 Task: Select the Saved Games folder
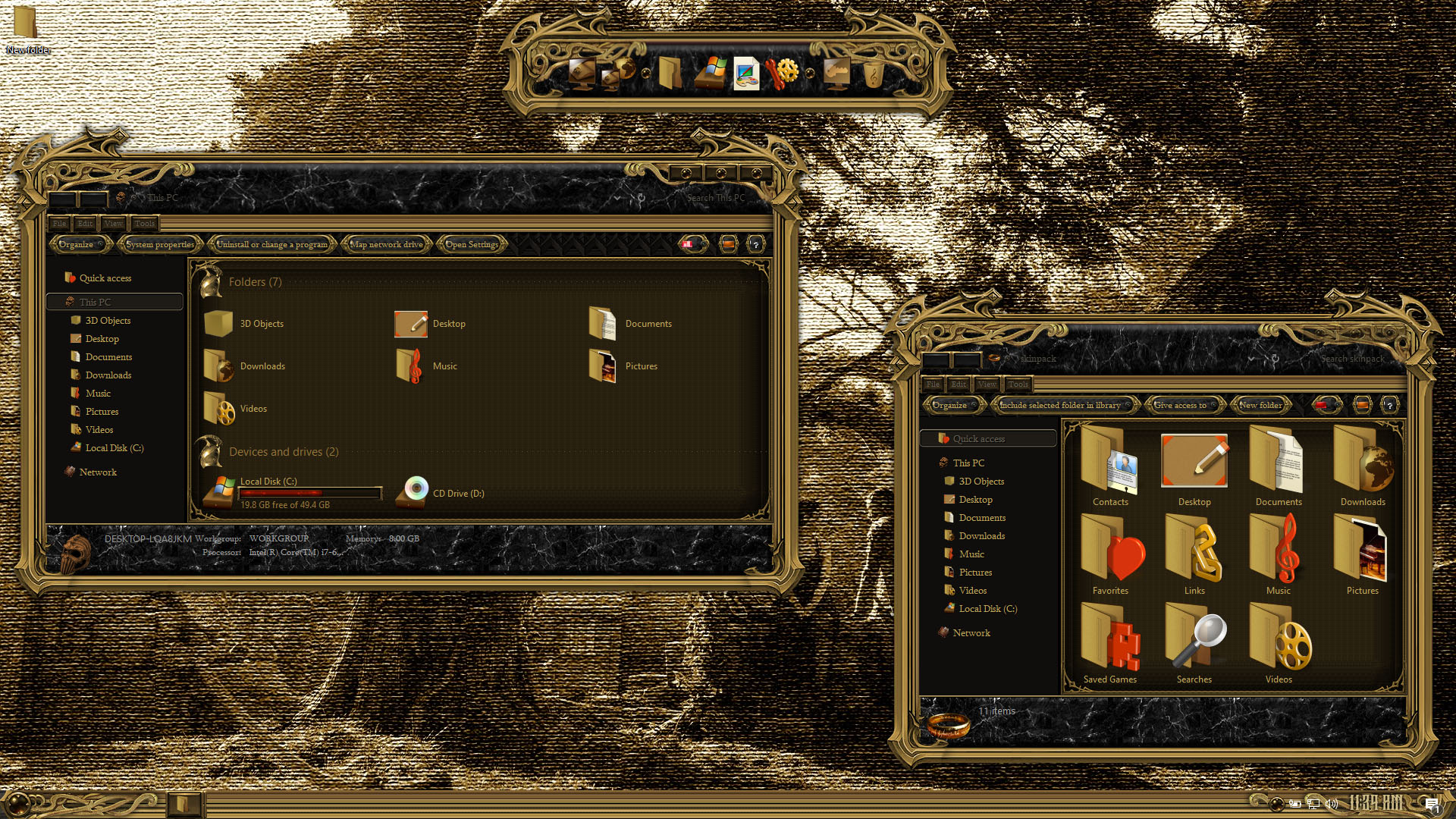pyautogui.click(x=1110, y=644)
